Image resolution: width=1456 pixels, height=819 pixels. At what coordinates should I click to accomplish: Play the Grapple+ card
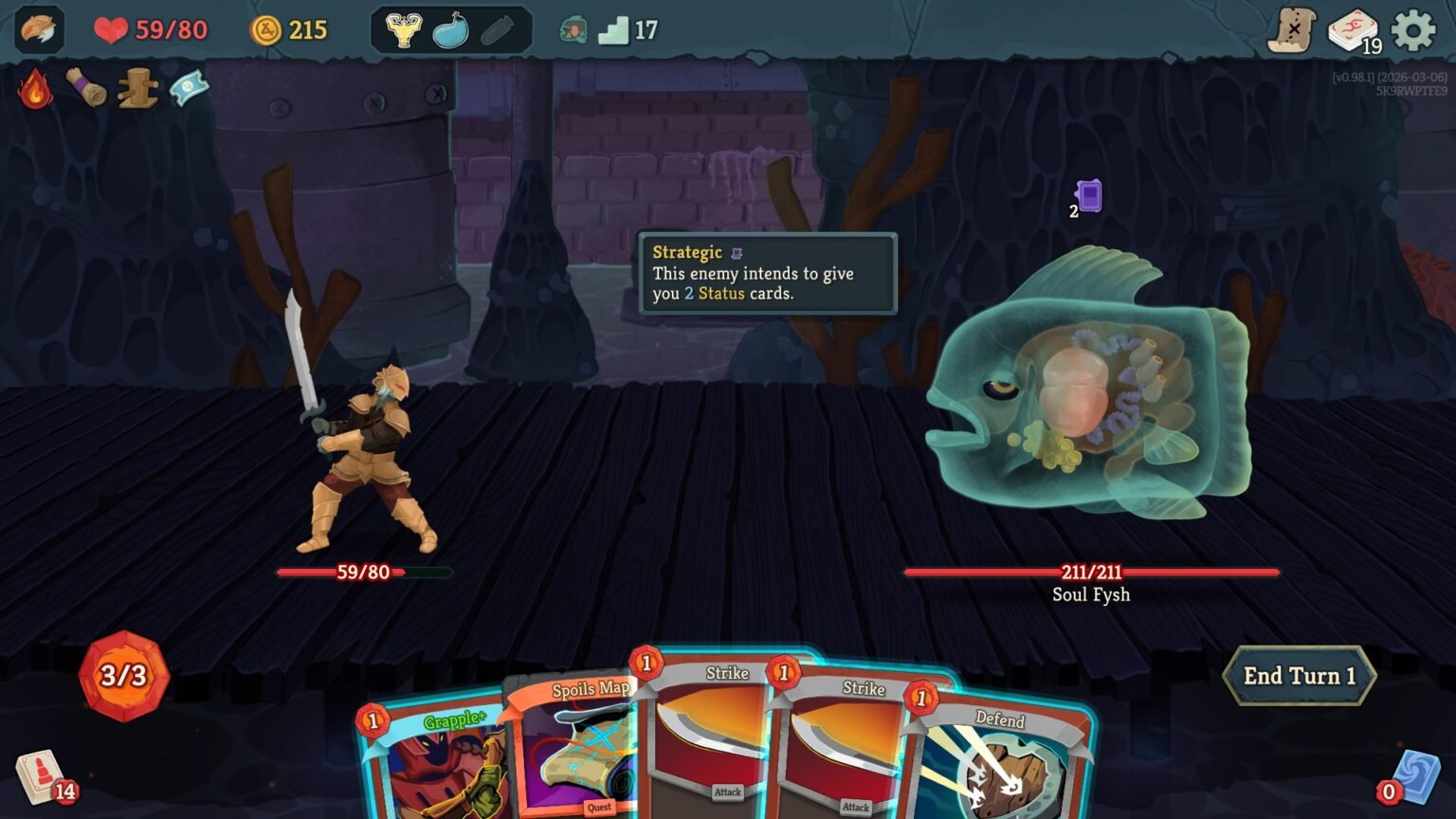[x=436, y=758]
